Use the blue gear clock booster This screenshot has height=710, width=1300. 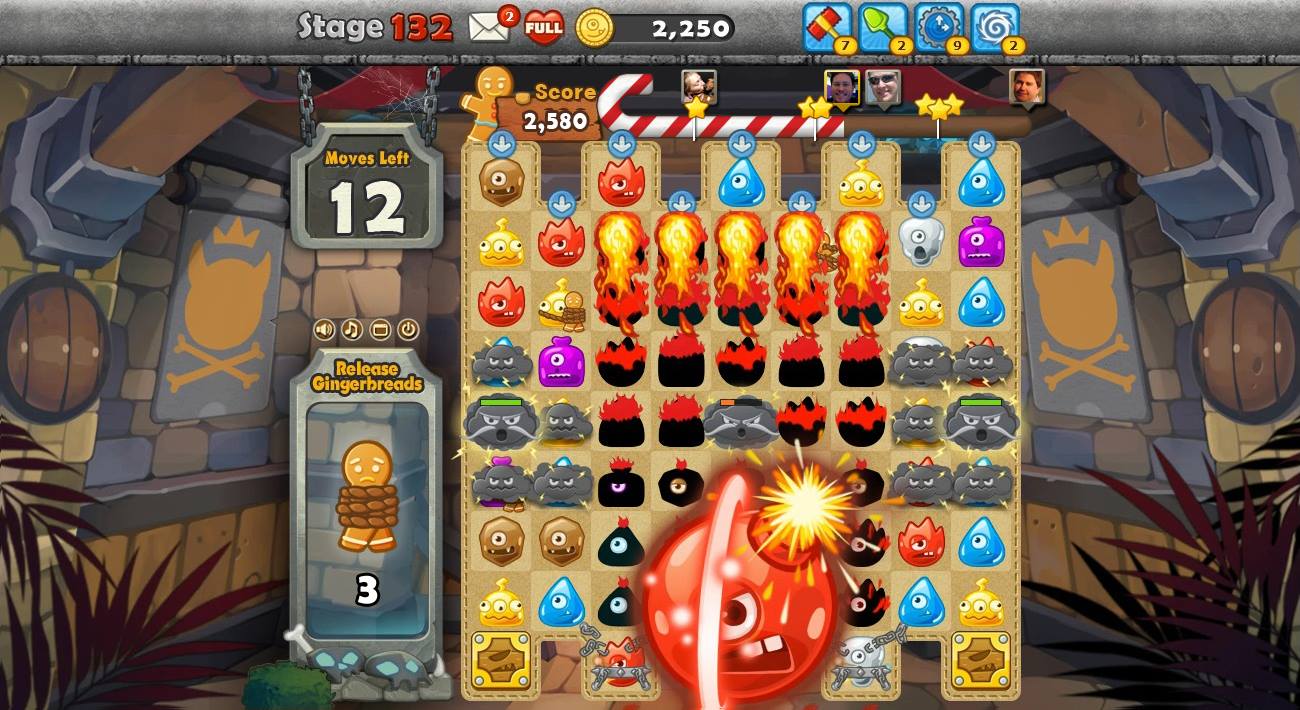coord(938,26)
